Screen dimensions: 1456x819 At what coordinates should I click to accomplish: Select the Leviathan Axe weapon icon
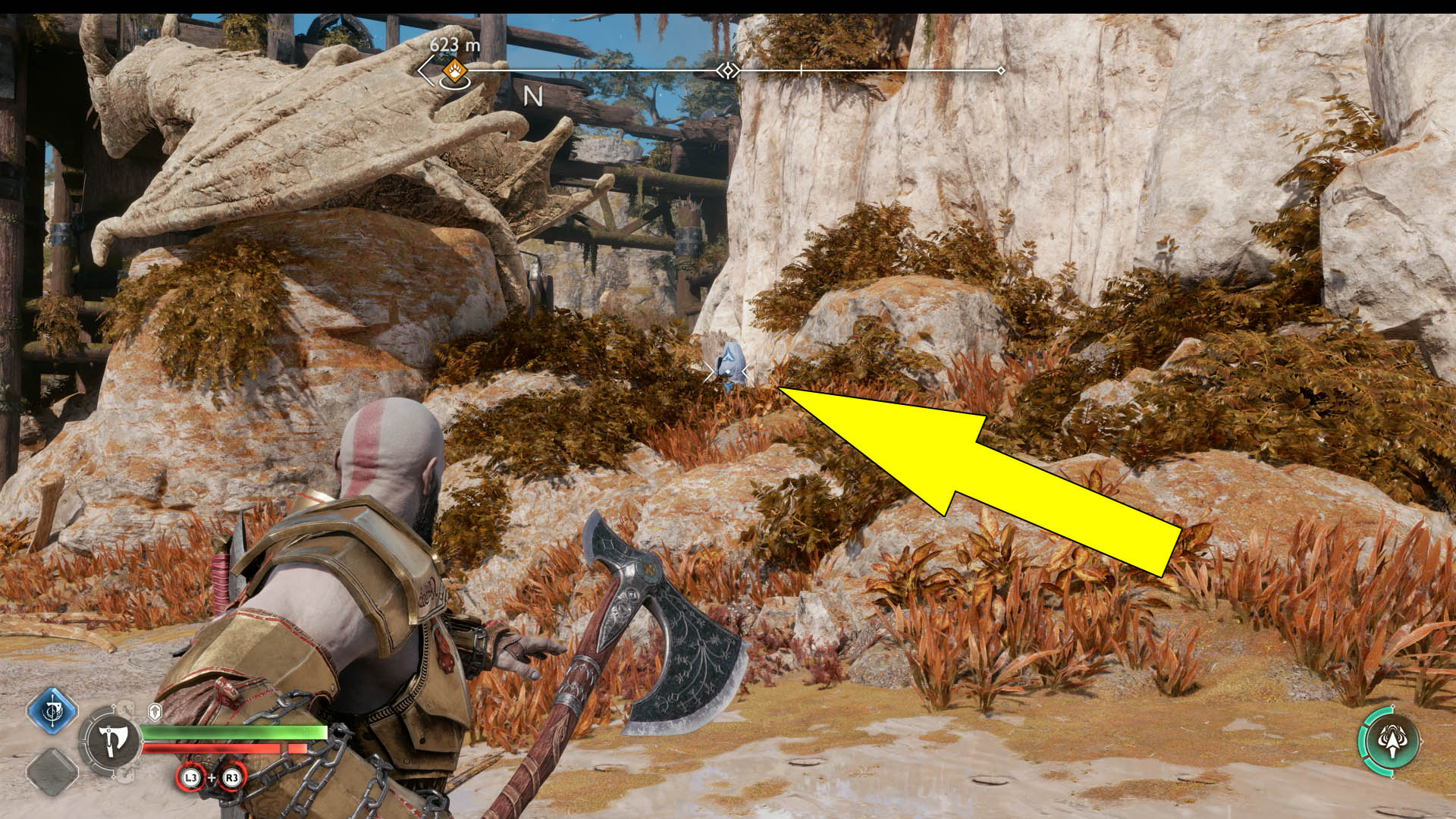pyautogui.click(x=114, y=739)
